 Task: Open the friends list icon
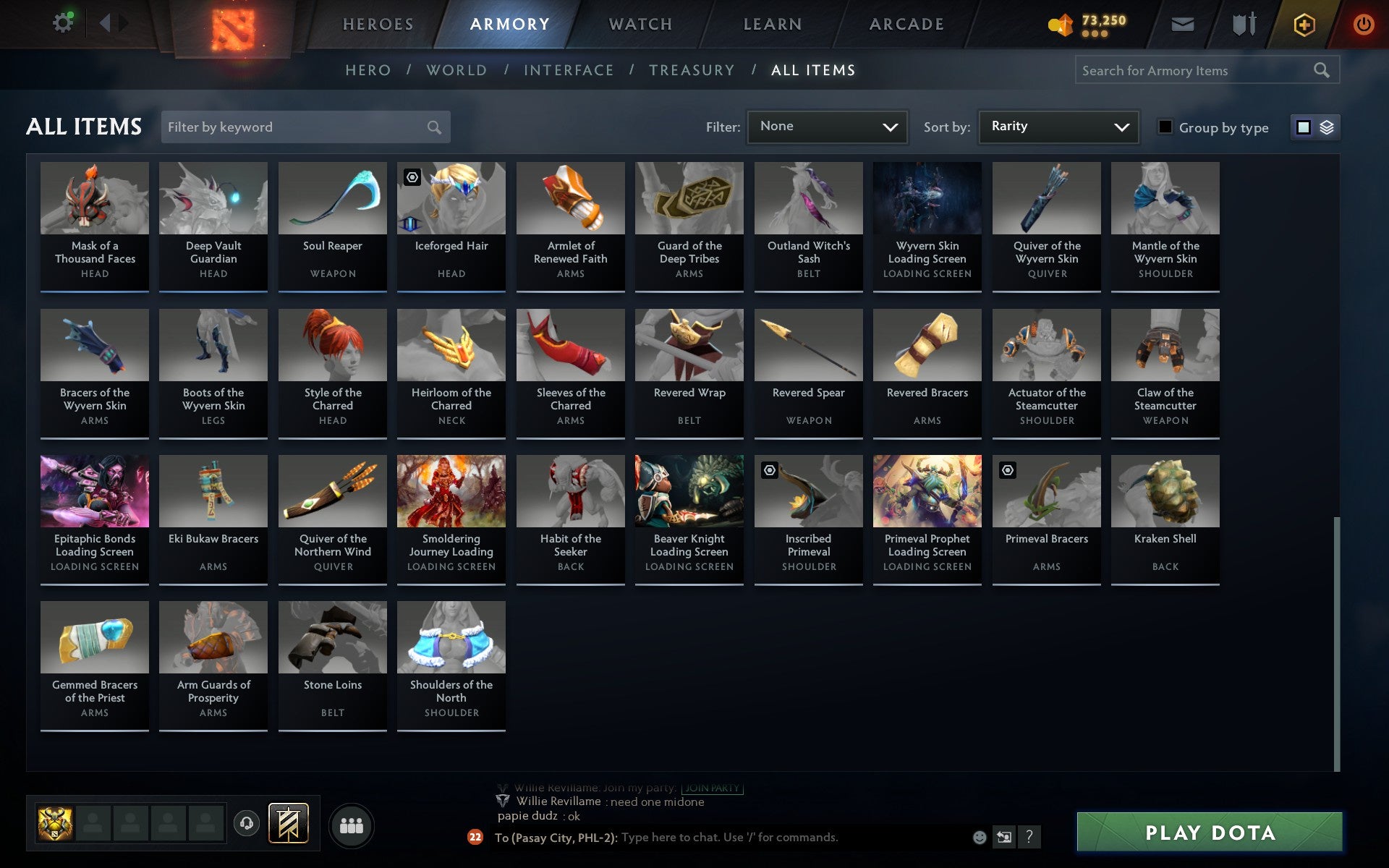pos(351,824)
